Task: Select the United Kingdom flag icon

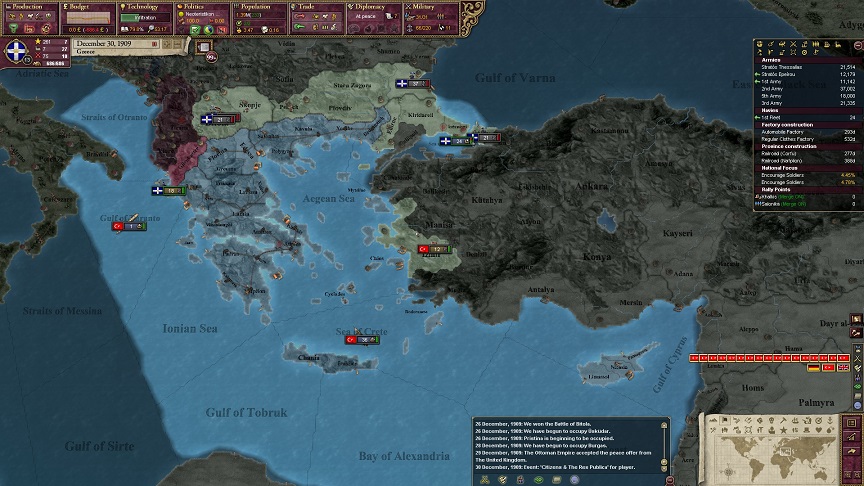Action: pyautogui.click(x=843, y=368)
